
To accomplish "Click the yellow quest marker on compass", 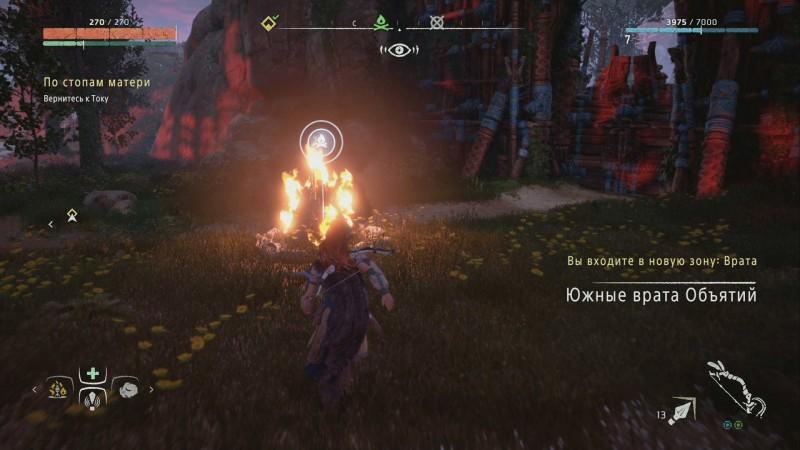I will point(270,22).
